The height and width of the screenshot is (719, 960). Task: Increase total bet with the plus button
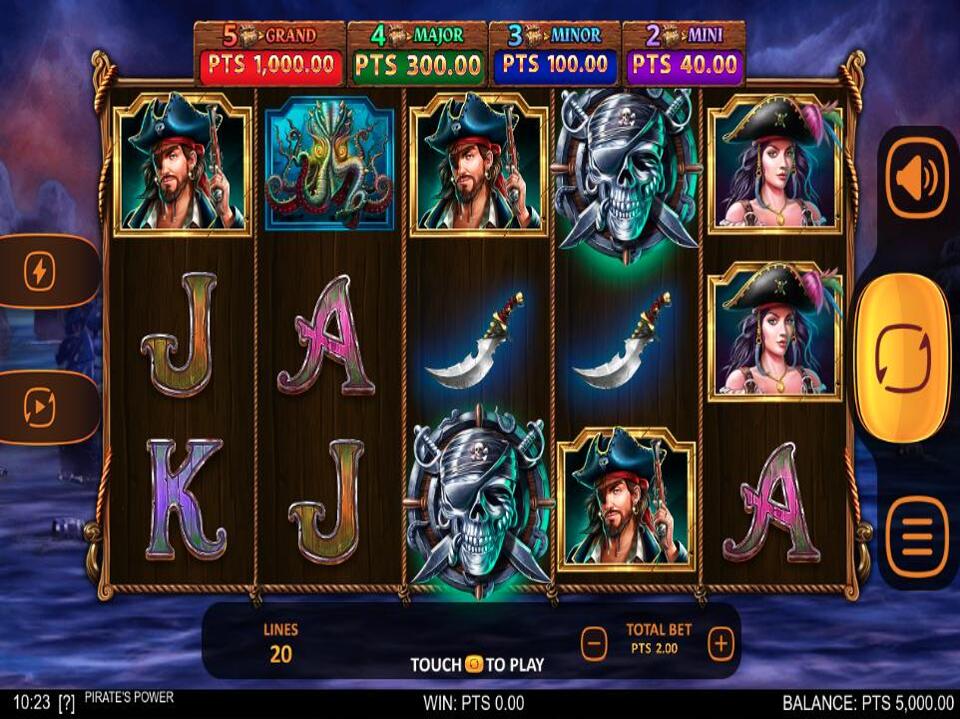click(x=721, y=645)
